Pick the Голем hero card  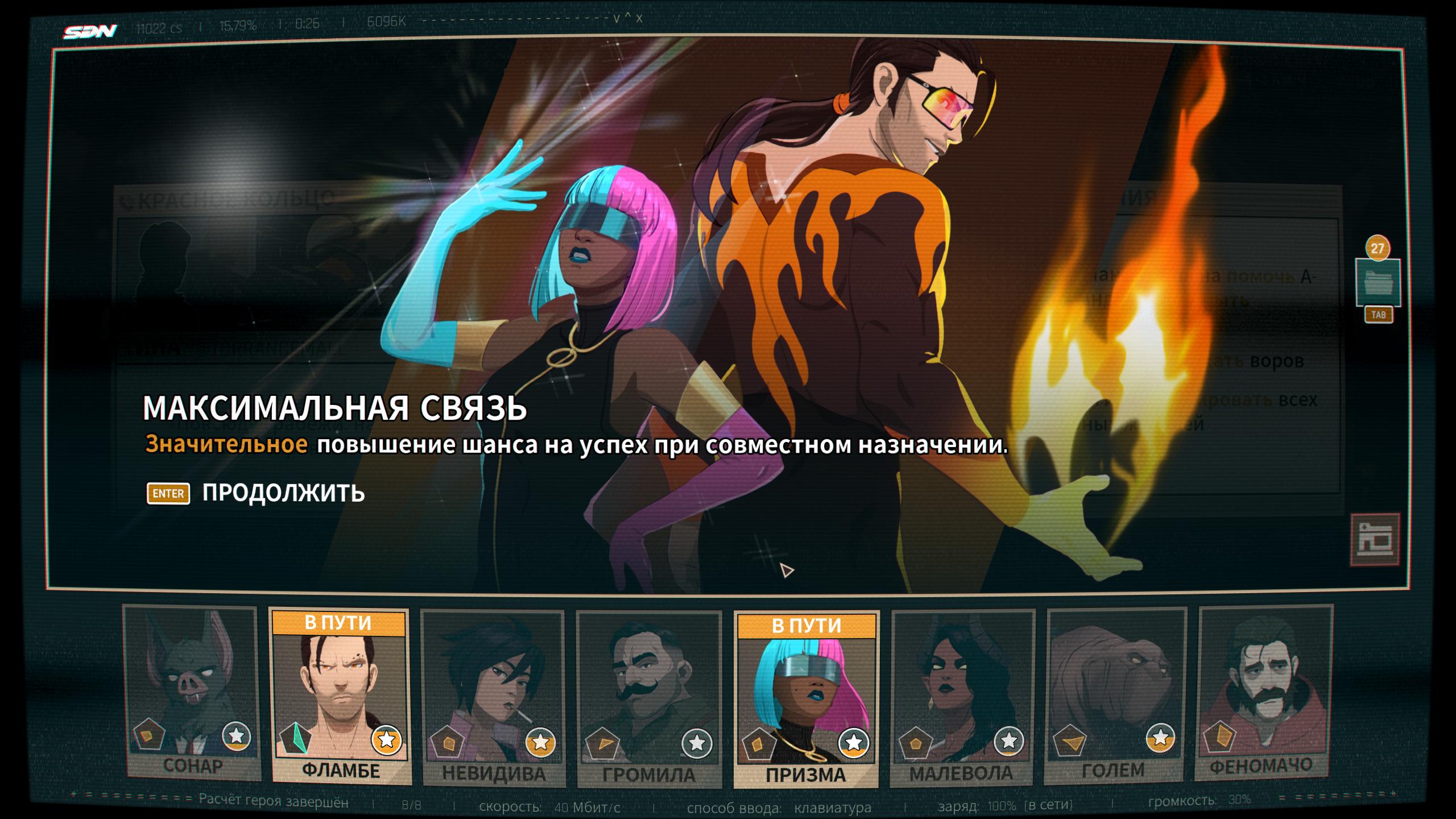[x=1115, y=694]
